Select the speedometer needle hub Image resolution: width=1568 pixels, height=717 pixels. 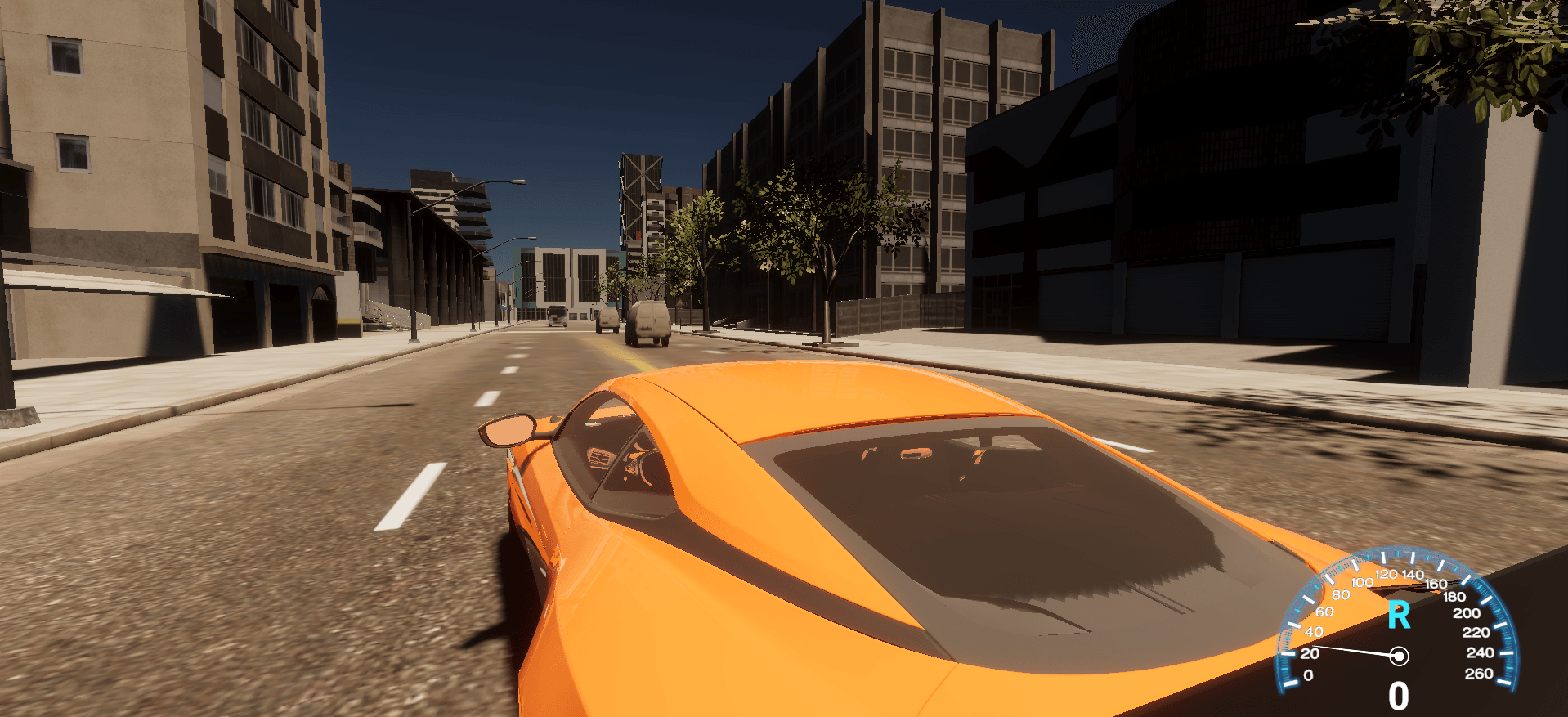[x=1399, y=657]
